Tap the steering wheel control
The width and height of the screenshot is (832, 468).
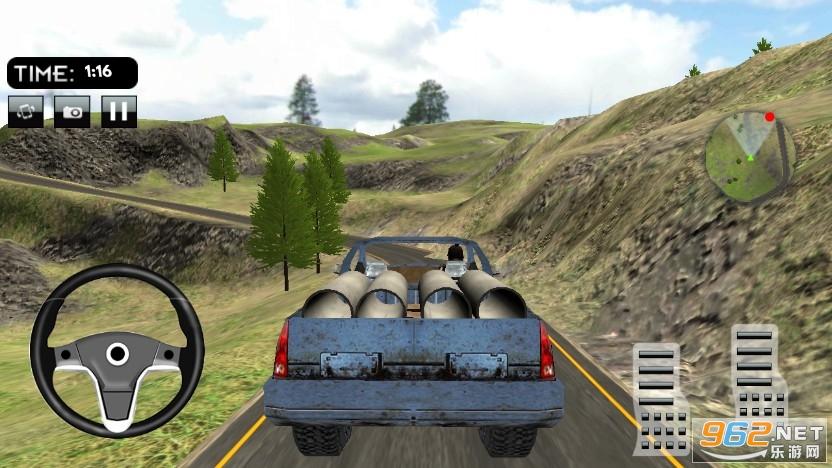(x=117, y=351)
